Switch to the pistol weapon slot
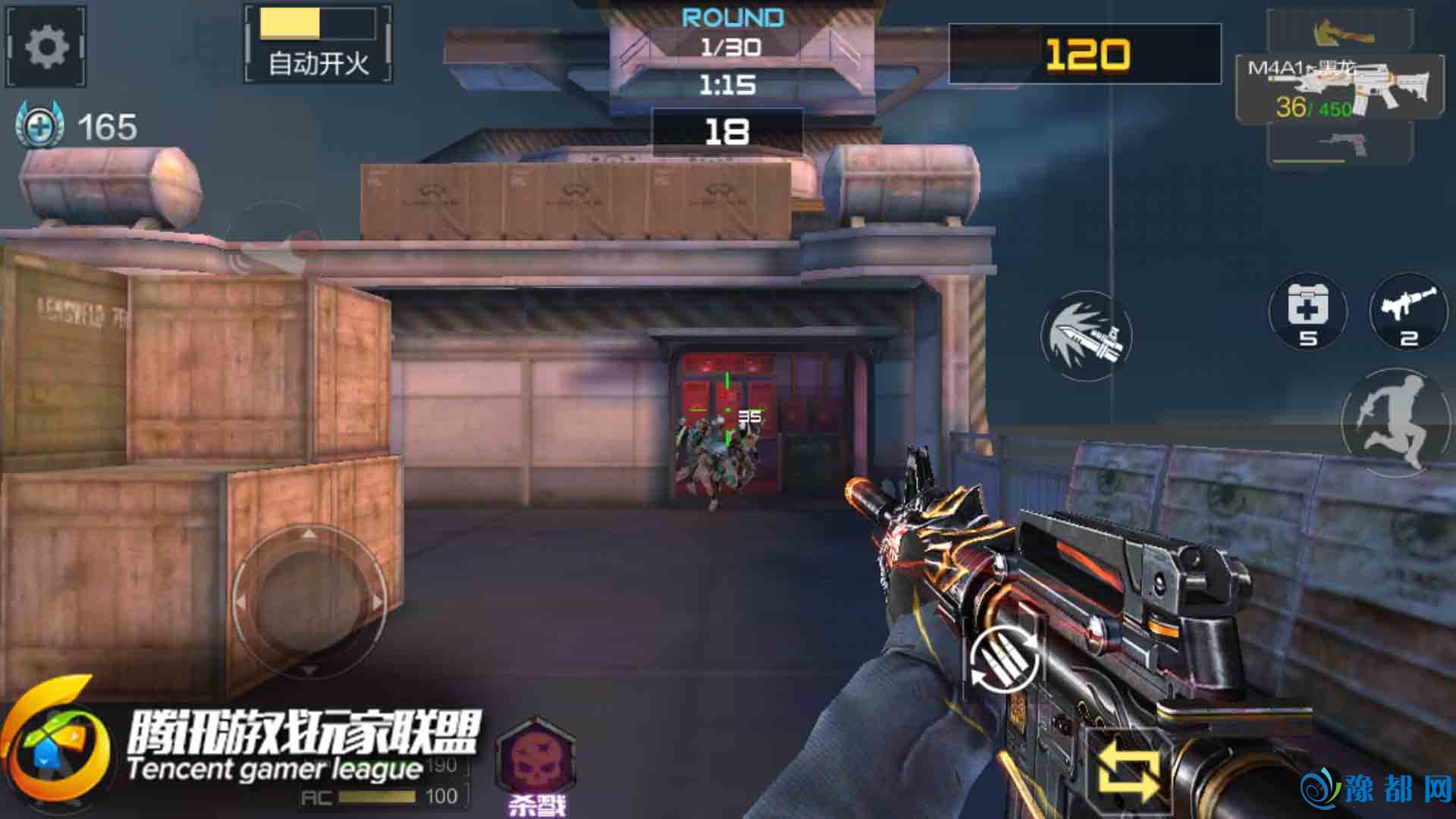The height and width of the screenshot is (819, 1456). click(x=1341, y=144)
